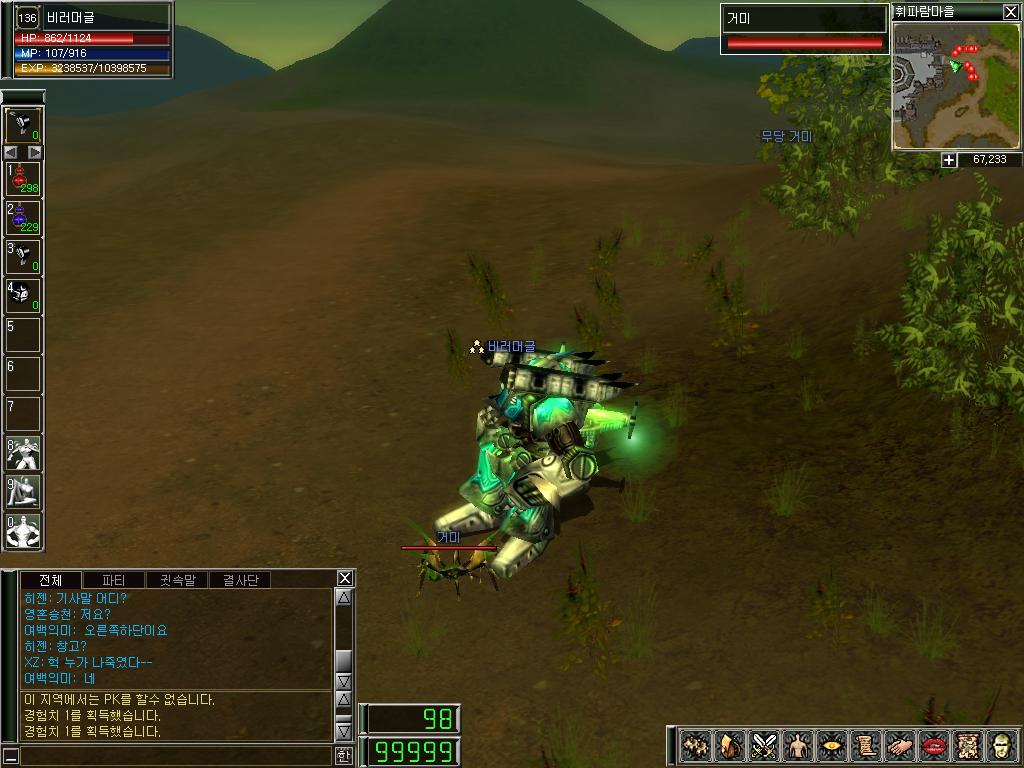Image resolution: width=1024 pixels, height=768 pixels.
Task: Open the eye icon in bottom toolbar
Action: [832, 745]
